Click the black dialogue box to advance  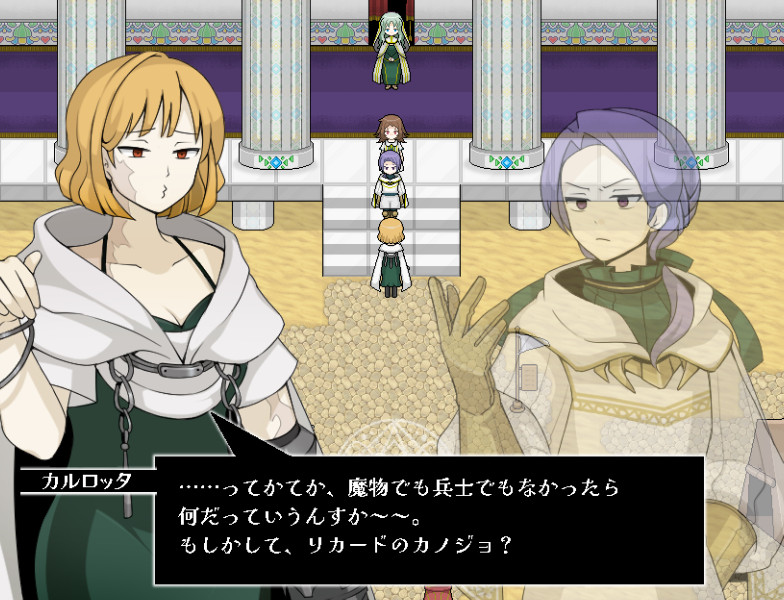428,520
